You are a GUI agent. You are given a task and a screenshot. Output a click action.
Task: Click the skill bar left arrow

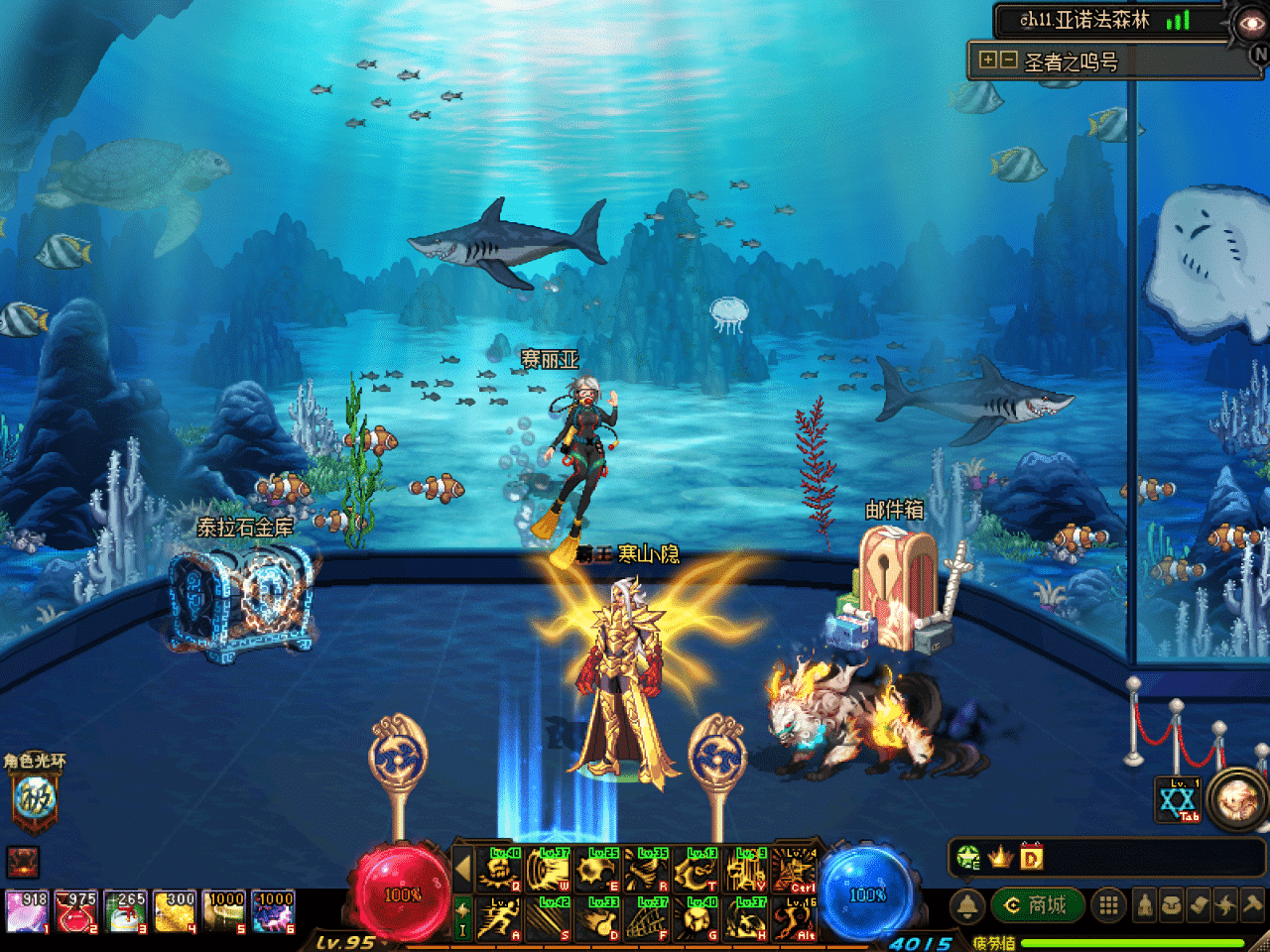click(x=461, y=870)
